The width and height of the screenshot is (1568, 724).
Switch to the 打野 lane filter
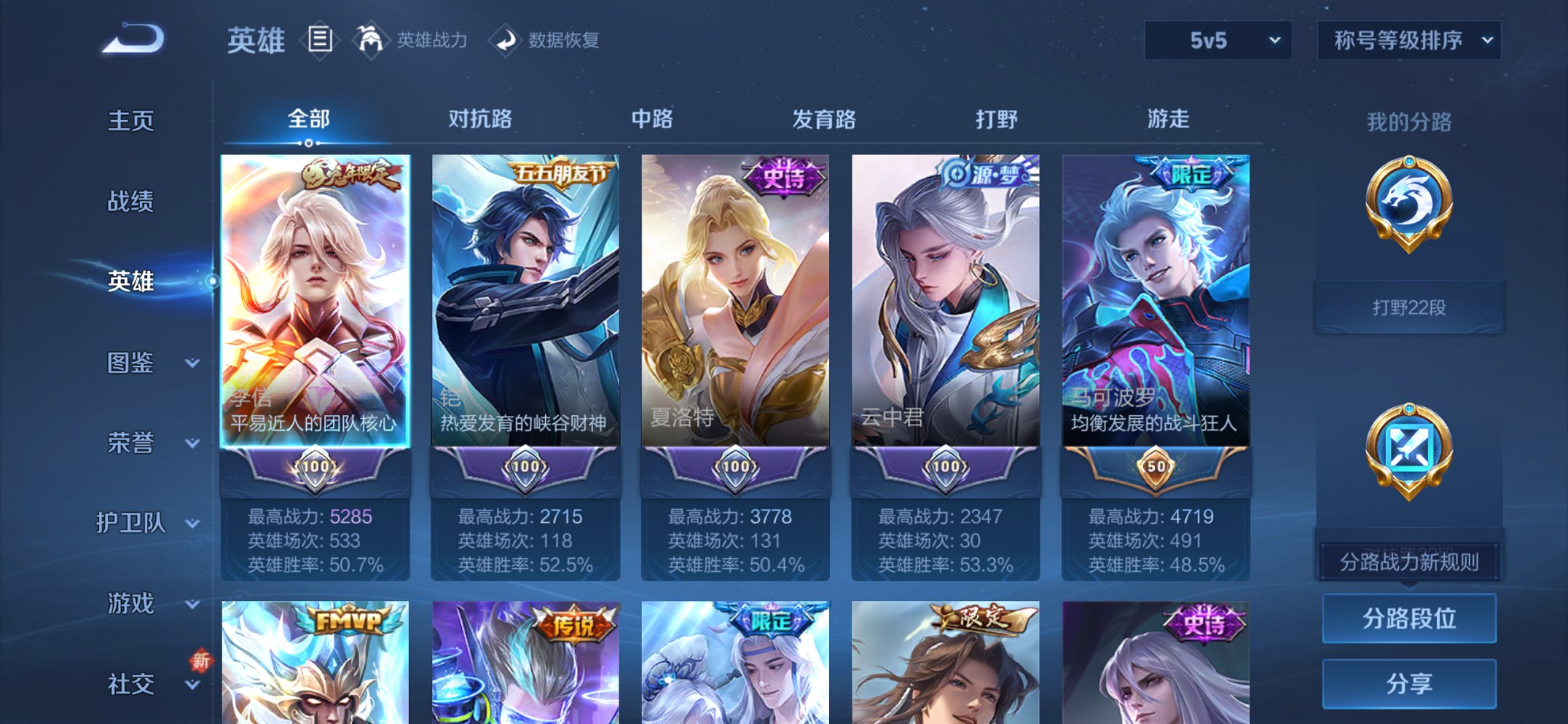[x=997, y=120]
